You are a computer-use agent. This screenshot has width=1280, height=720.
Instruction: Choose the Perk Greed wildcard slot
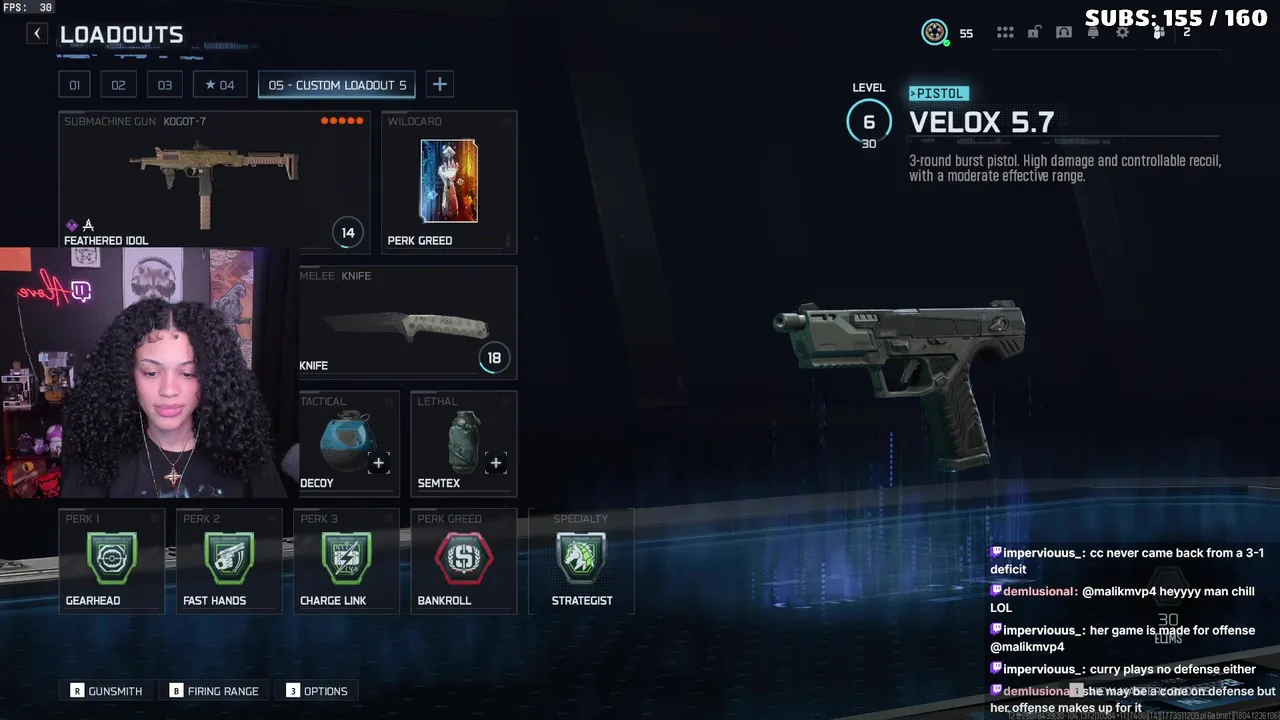[x=449, y=182]
